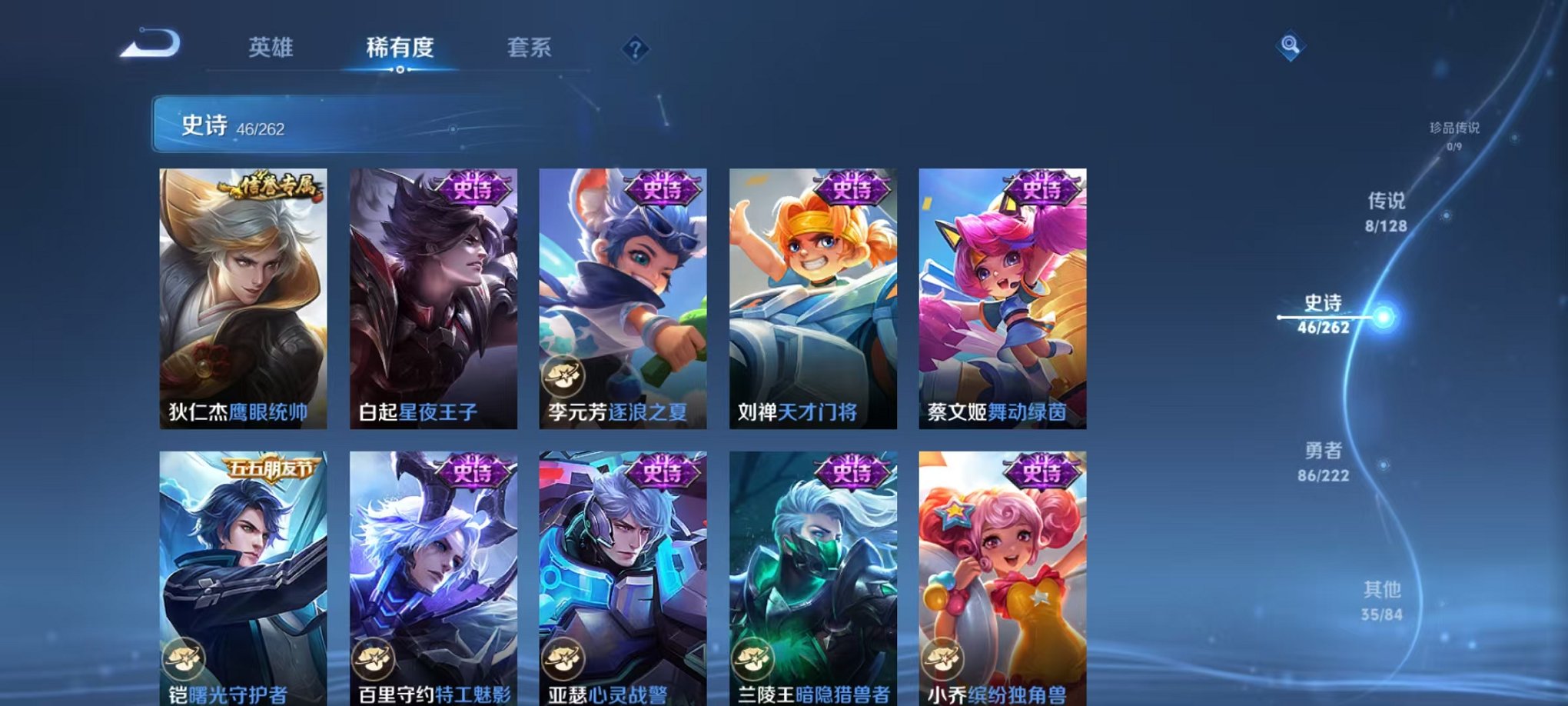Switch to the 英雄 tab
1568x706 pixels.
pyautogui.click(x=271, y=48)
